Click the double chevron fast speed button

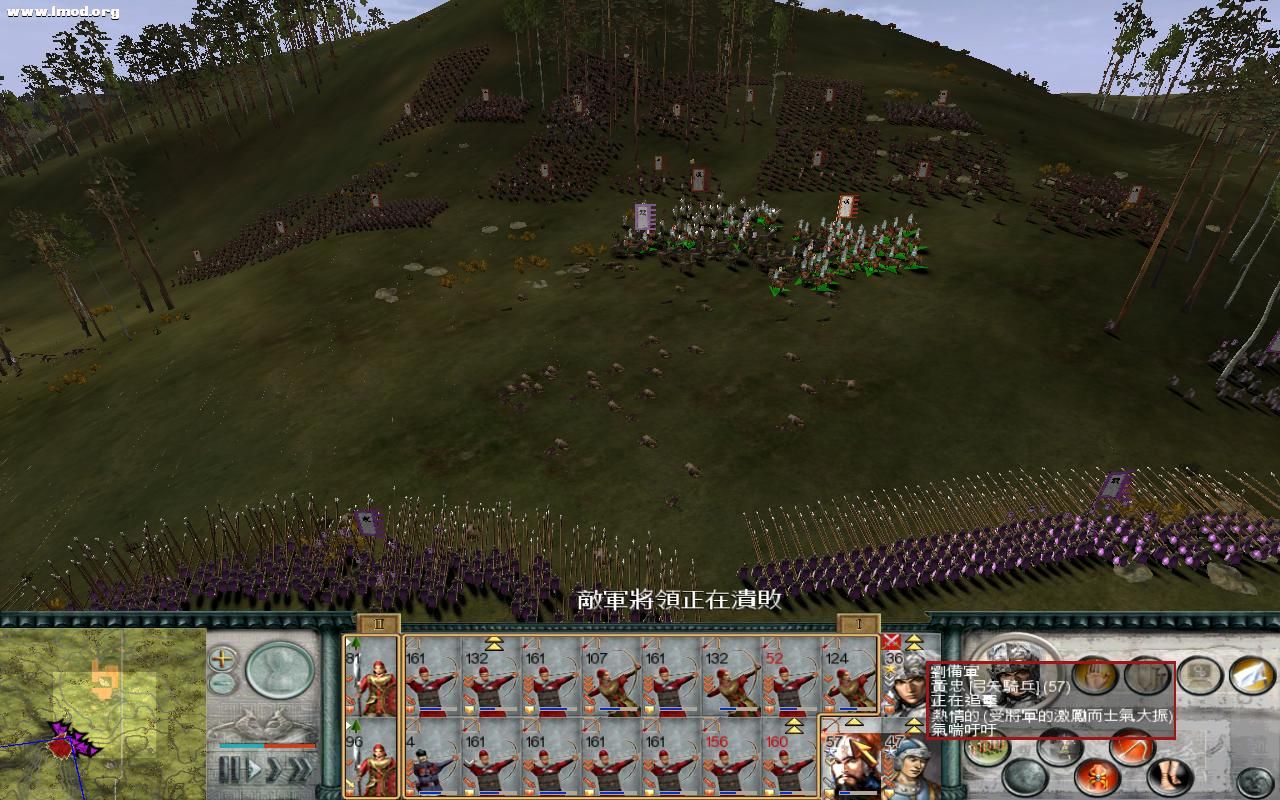tap(276, 766)
